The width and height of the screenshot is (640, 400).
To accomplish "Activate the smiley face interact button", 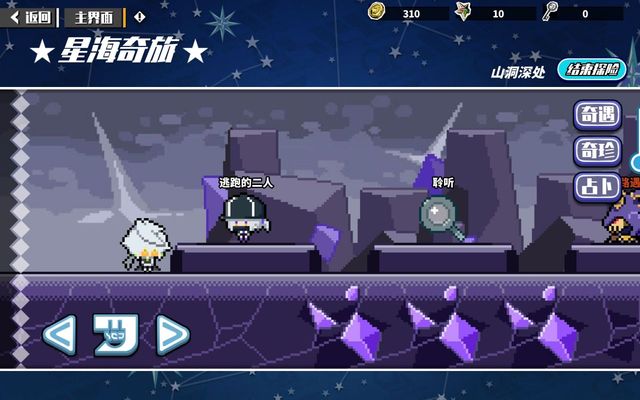I will click(x=114, y=334).
